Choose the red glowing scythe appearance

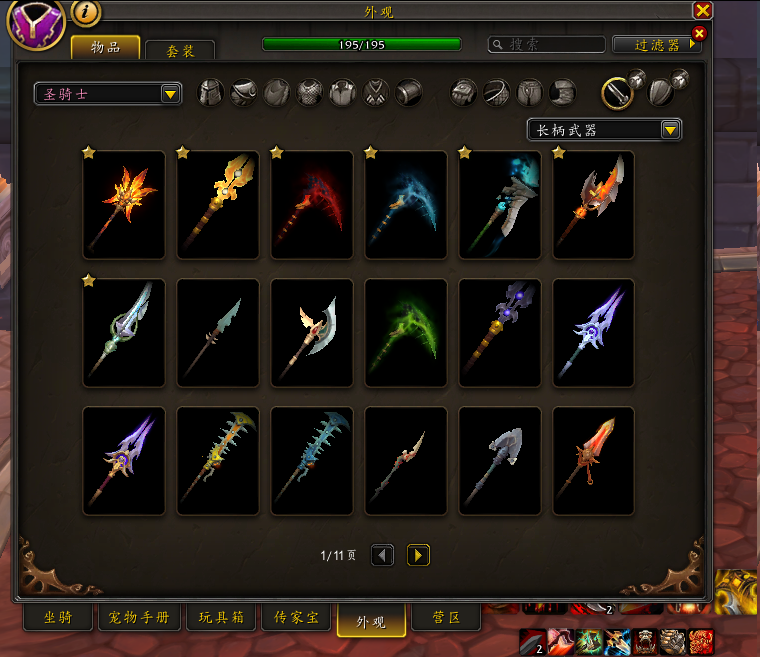[x=312, y=205]
